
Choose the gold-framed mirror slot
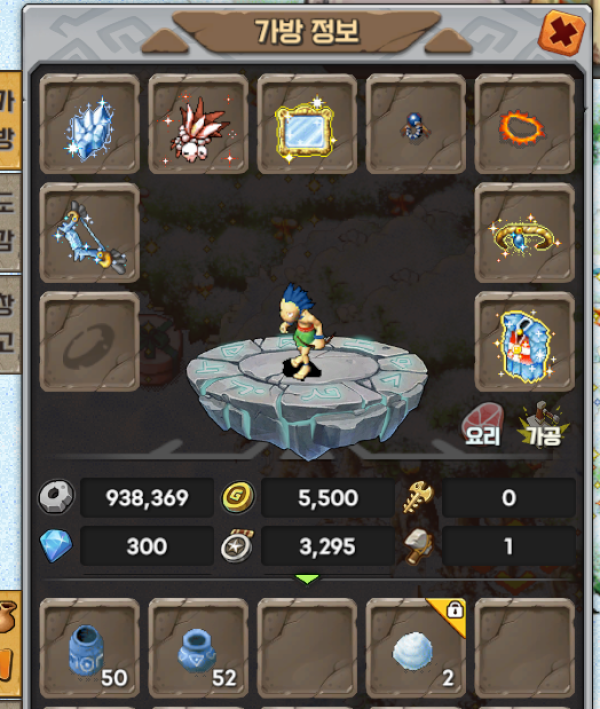pos(307,124)
